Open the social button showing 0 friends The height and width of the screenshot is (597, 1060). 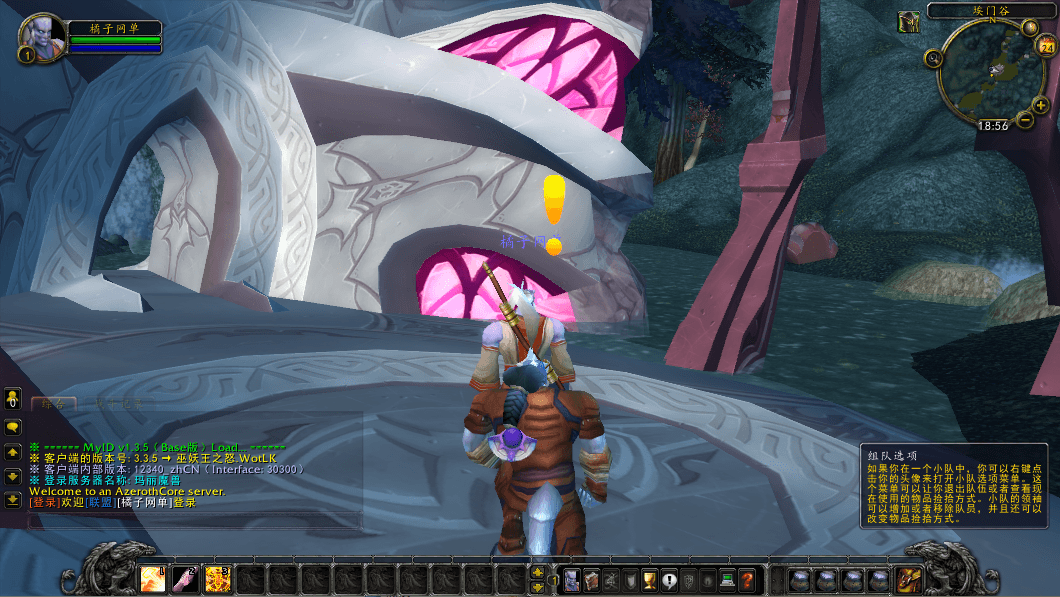click(x=13, y=400)
